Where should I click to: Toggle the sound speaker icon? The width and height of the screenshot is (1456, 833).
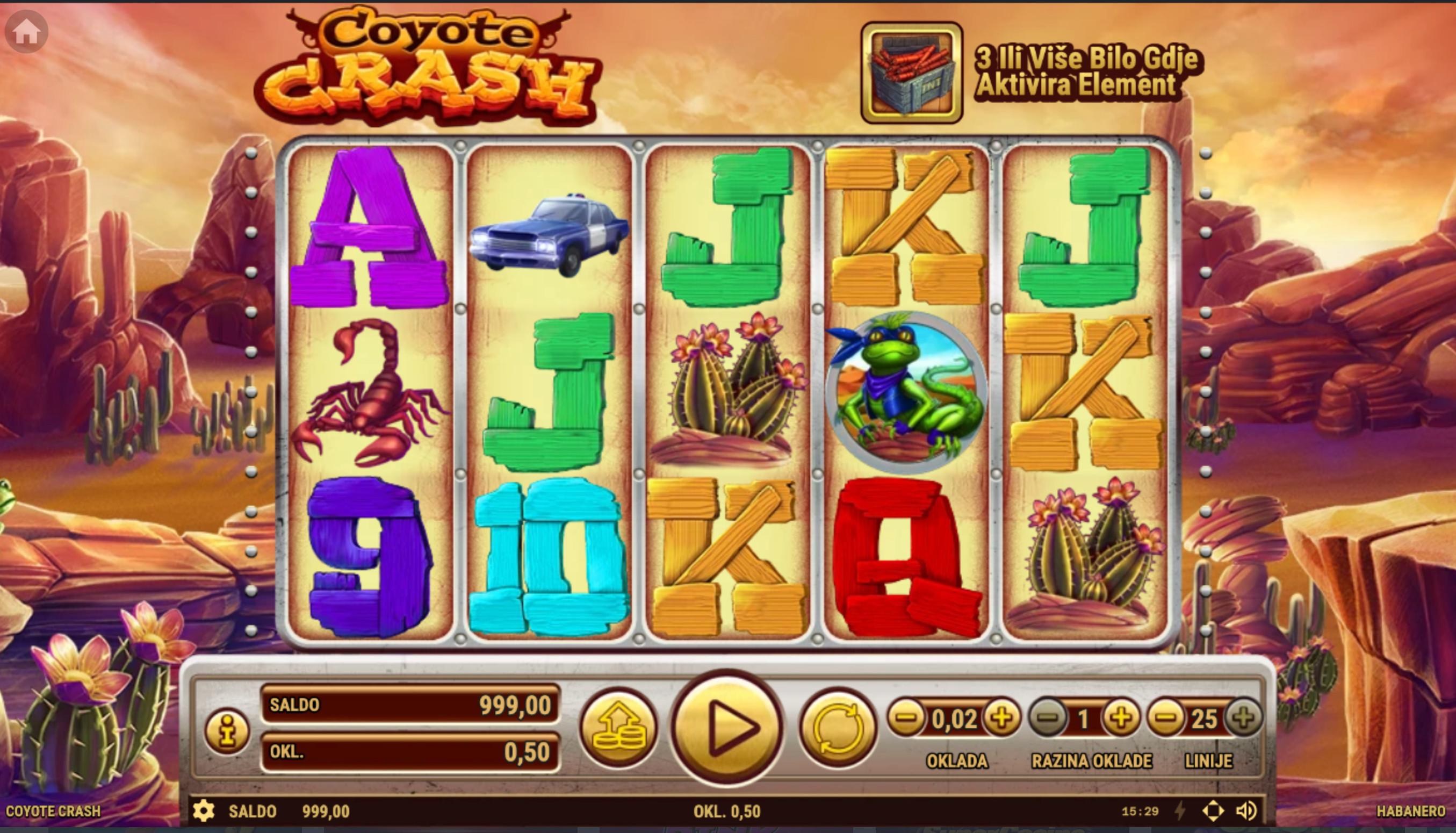coord(1246,812)
